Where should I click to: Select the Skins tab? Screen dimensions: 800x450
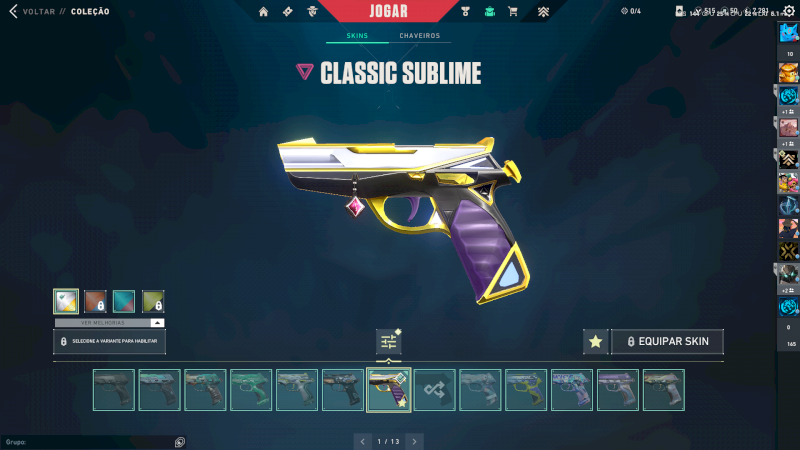pyautogui.click(x=357, y=36)
